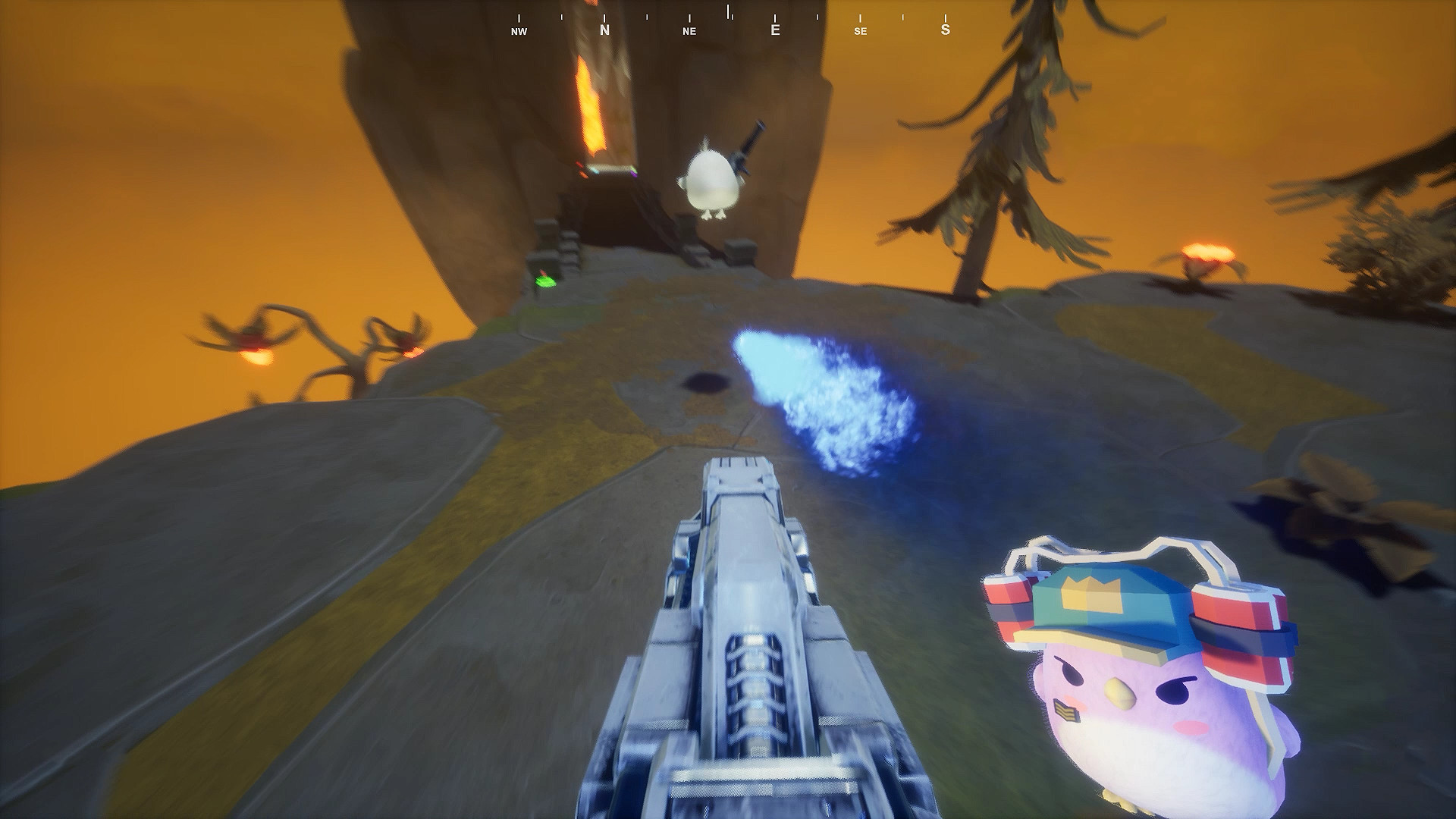Viewport: 1456px width, 819px height.
Task: Click the SE label on the compass bar
Action: click(861, 32)
